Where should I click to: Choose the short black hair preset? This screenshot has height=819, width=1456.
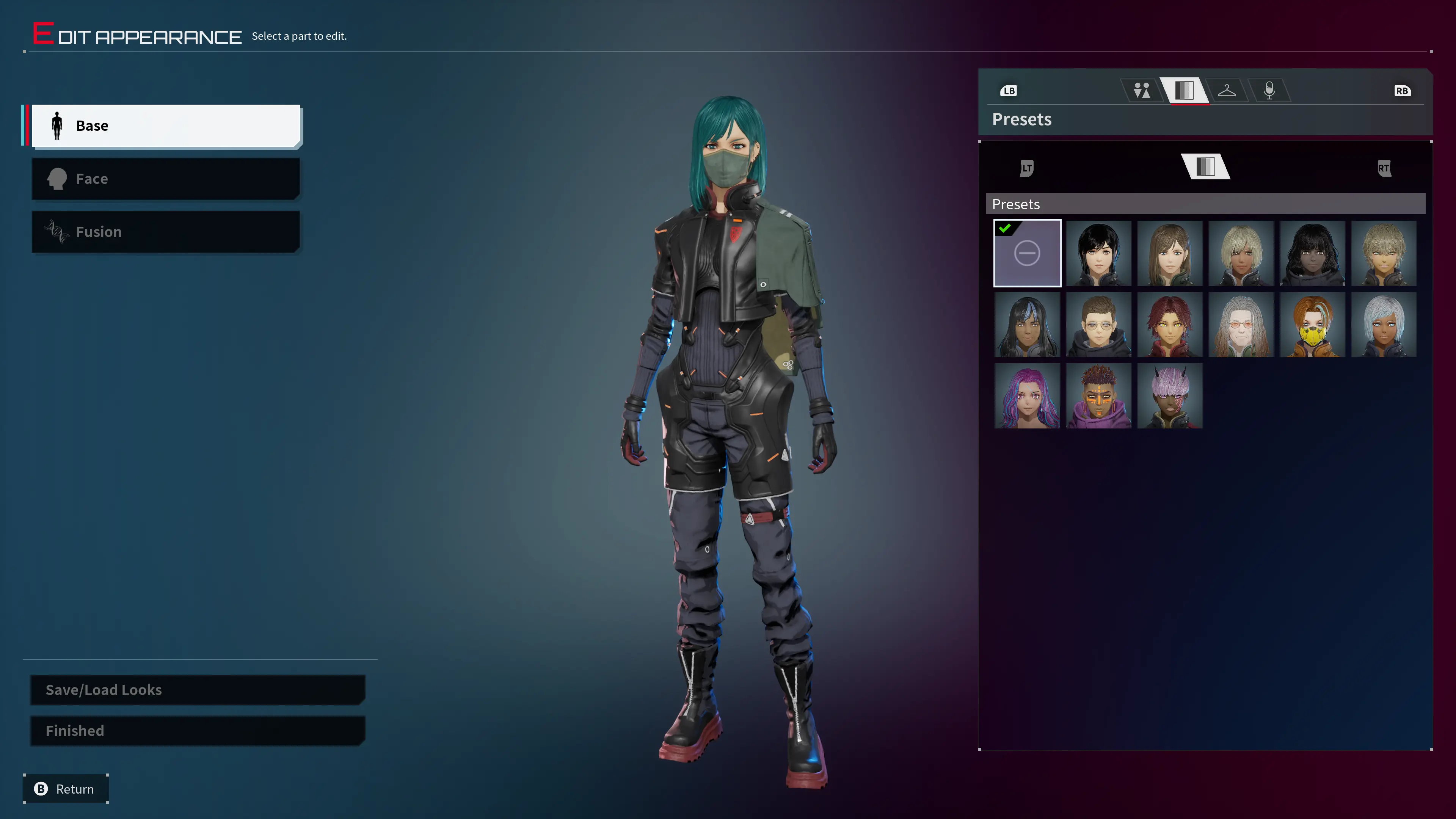pos(1098,253)
